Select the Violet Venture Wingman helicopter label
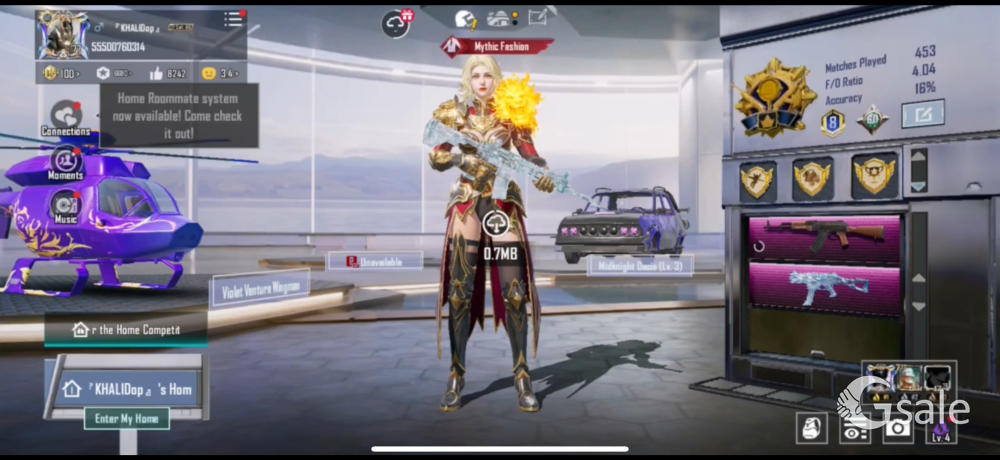Viewport: 1000px width, 460px height. click(259, 289)
